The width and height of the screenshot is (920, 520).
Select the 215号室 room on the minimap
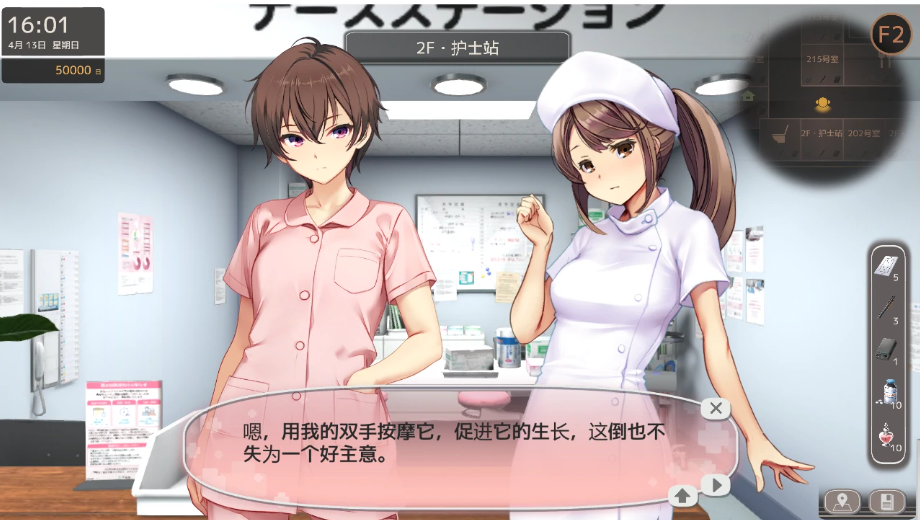pyautogui.click(x=825, y=59)
